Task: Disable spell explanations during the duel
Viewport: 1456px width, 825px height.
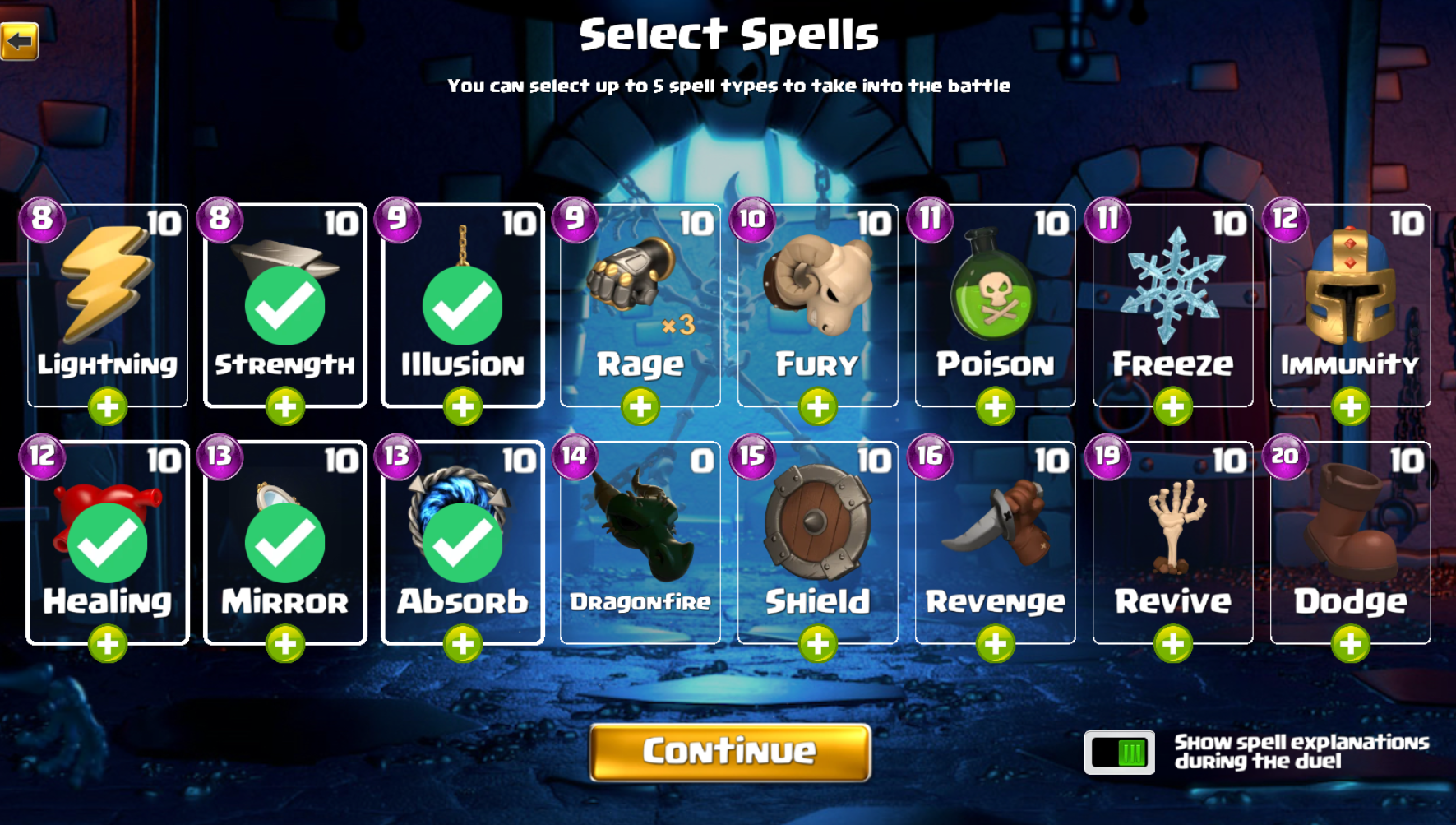Action: (x=1120, y=750)
